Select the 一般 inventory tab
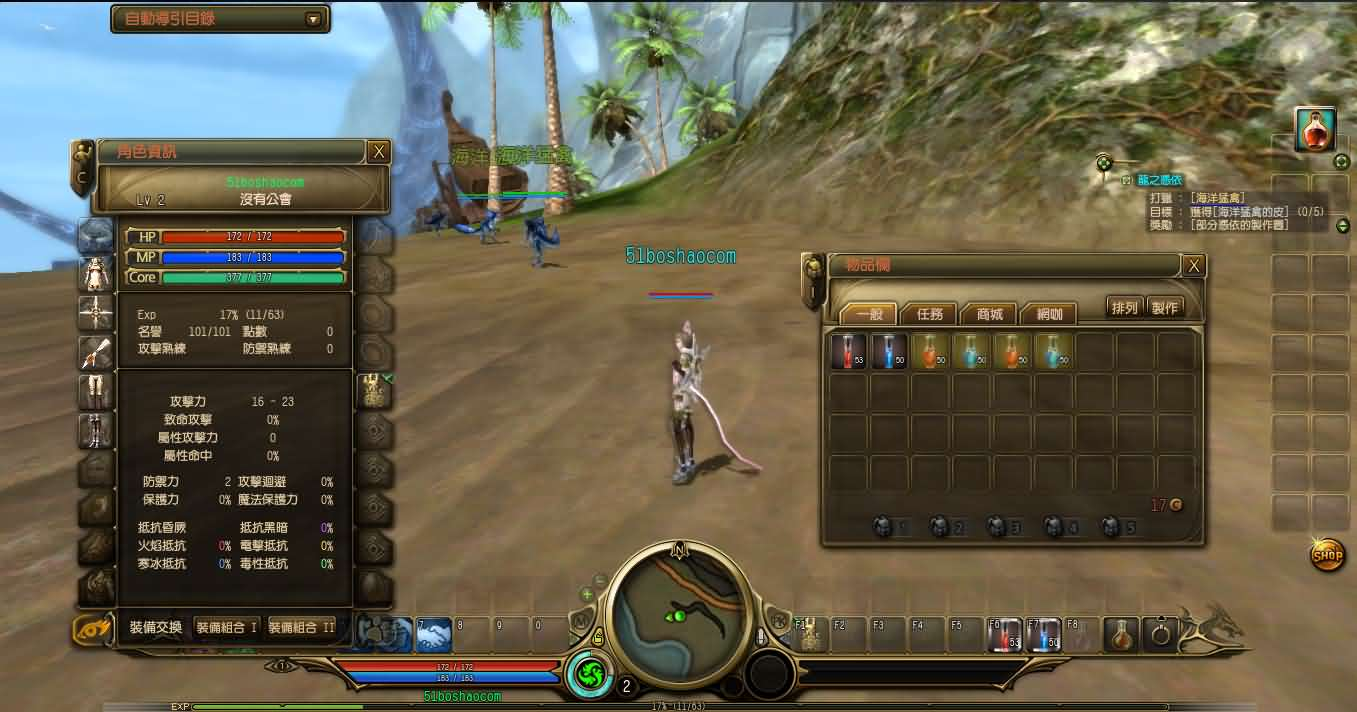The image size is (1357, 712). [869, 313]
